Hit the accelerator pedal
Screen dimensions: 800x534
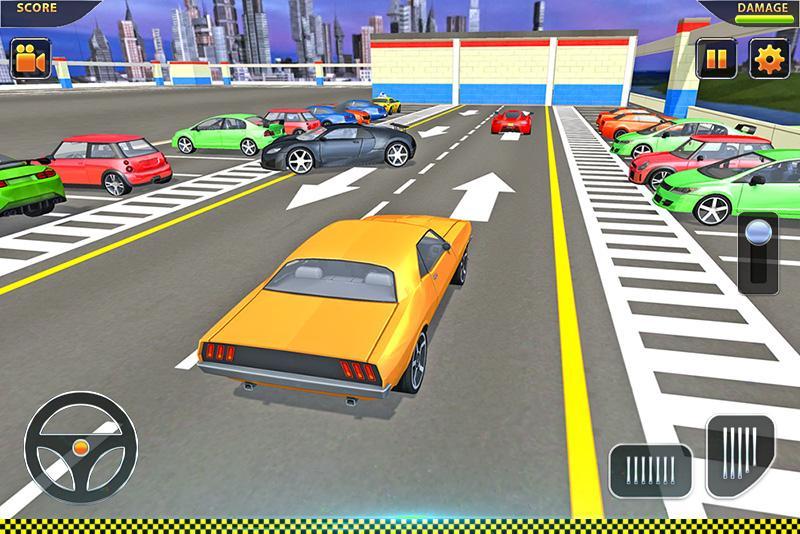pyautogui.click(x=740, y=452)
